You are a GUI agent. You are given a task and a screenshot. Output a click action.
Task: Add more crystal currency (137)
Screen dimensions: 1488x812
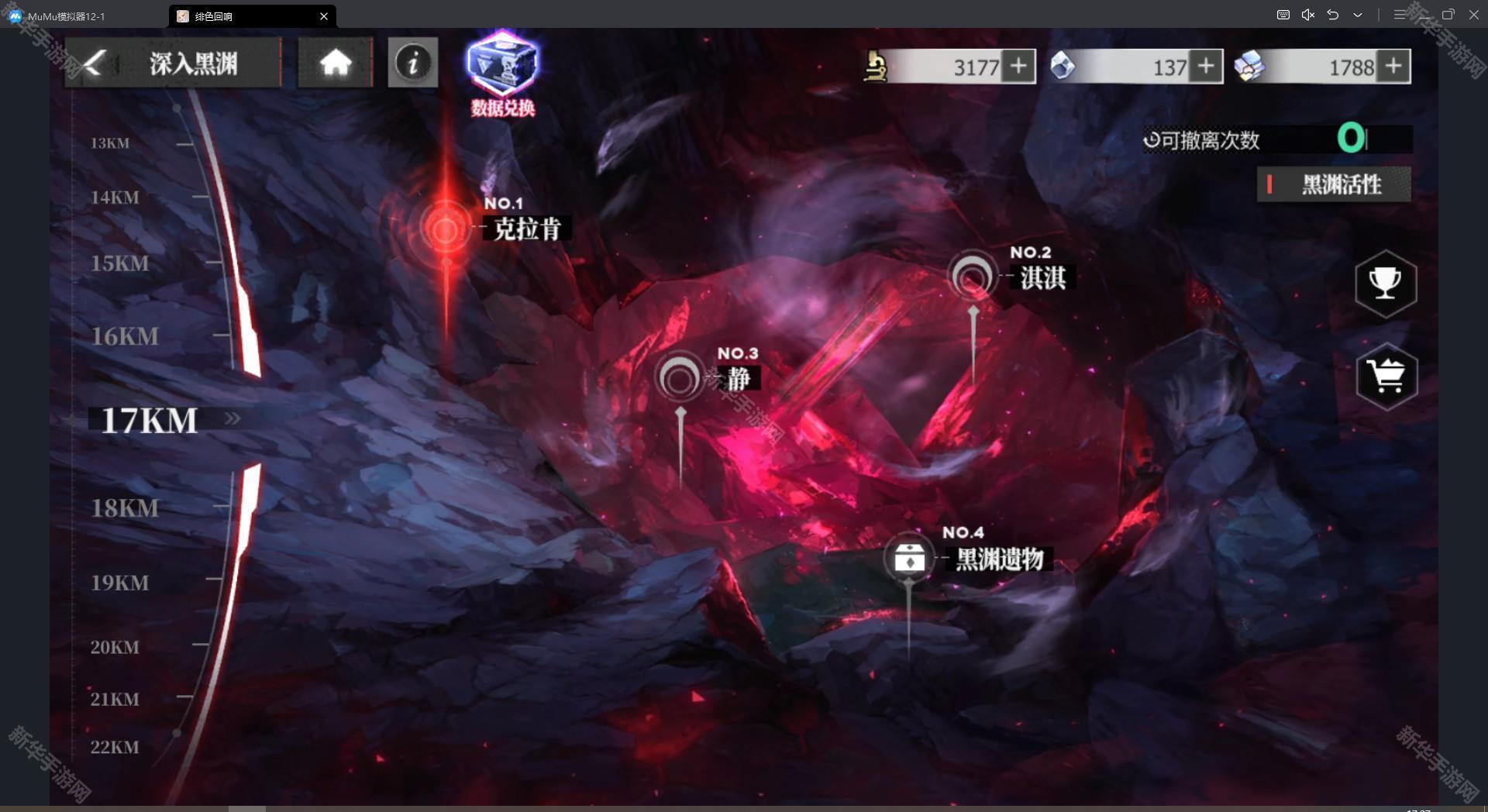click(1206, 67)
